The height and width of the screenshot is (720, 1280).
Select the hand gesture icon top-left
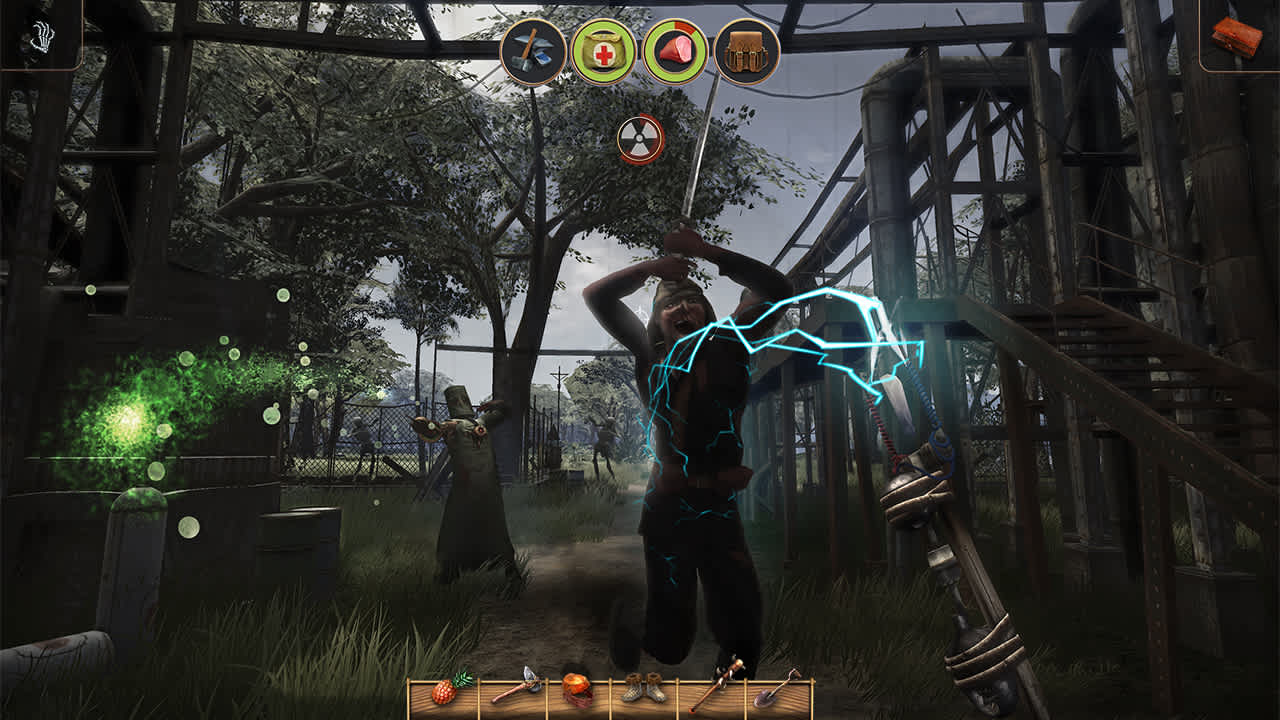point(42,35)
